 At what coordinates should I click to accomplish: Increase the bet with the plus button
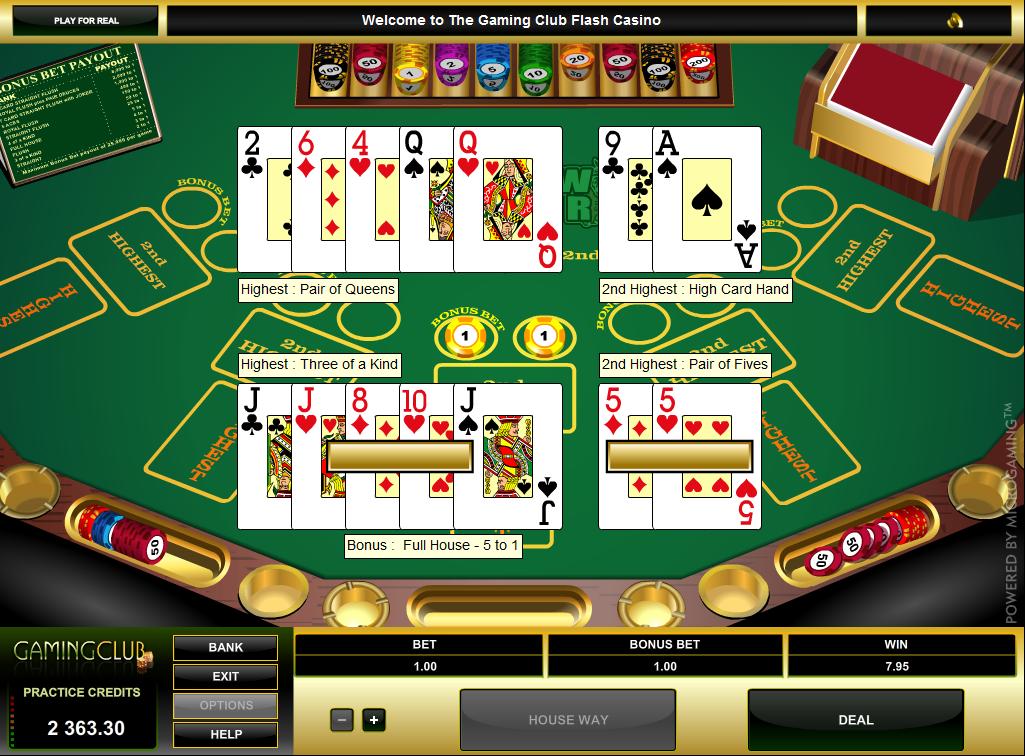373,719
